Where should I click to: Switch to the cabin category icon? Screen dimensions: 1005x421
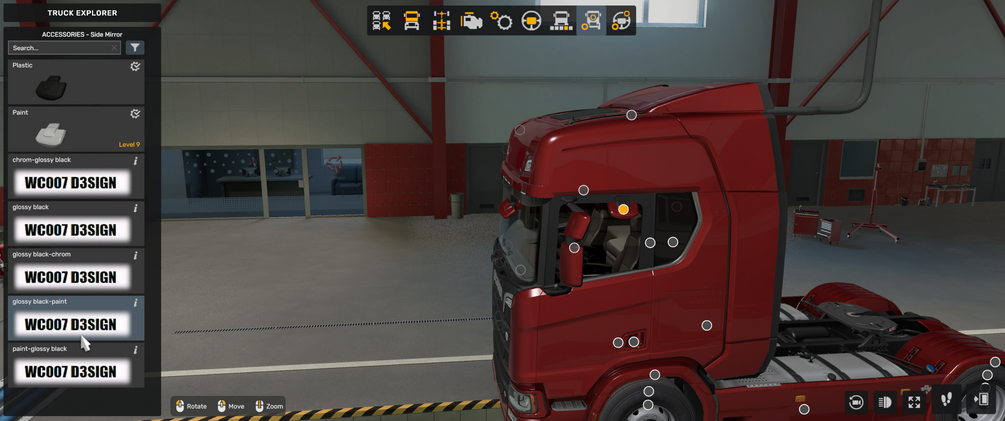(x=411, y=21)
